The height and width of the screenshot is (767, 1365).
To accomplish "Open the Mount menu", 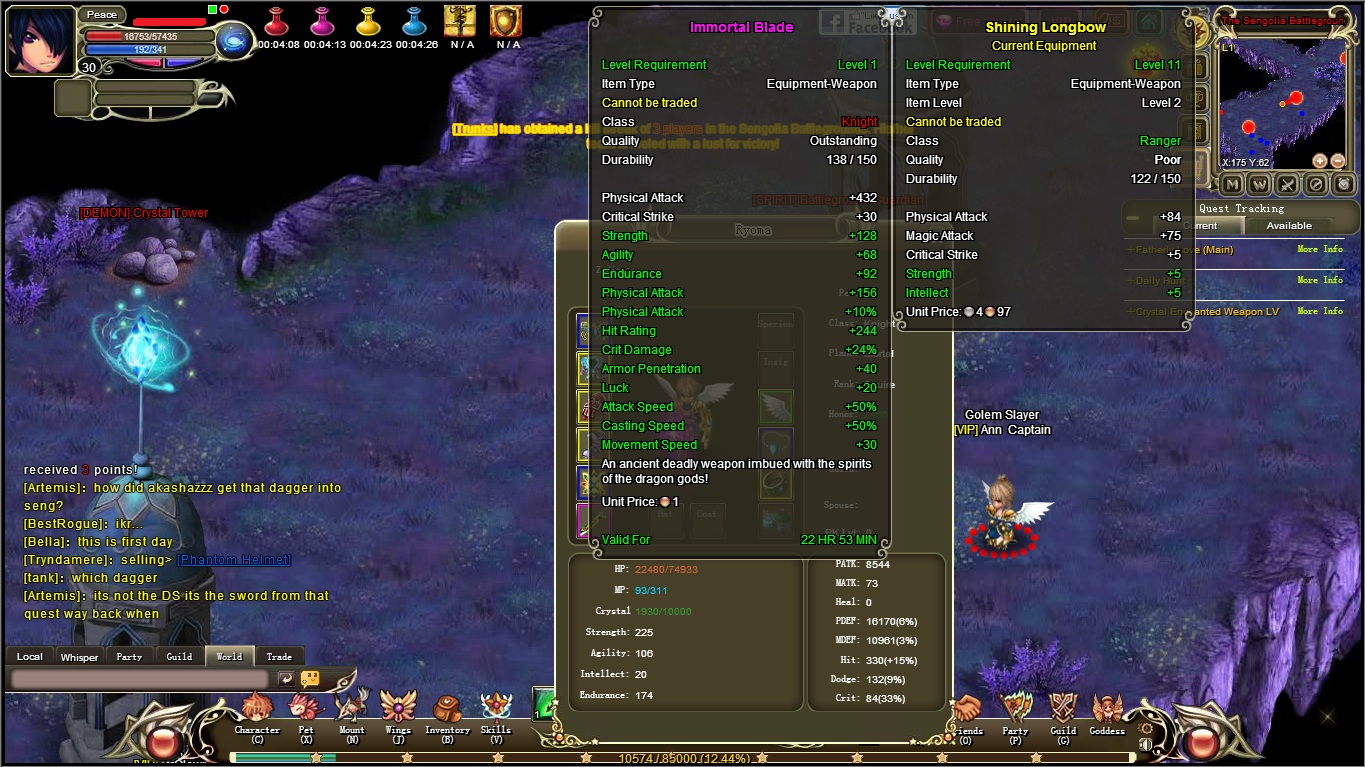I will pos(351,710).
